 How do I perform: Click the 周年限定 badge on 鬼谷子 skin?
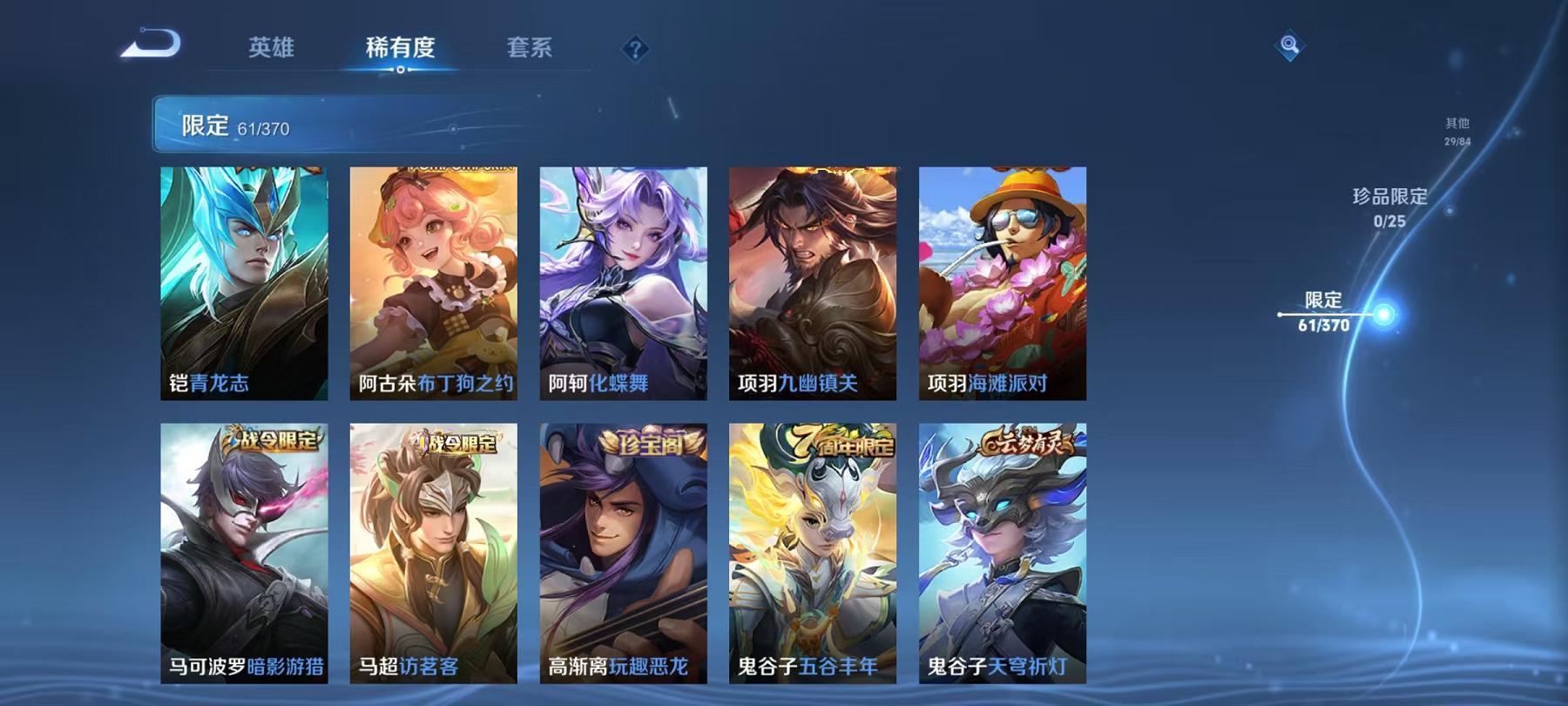[x=841, y=445]
